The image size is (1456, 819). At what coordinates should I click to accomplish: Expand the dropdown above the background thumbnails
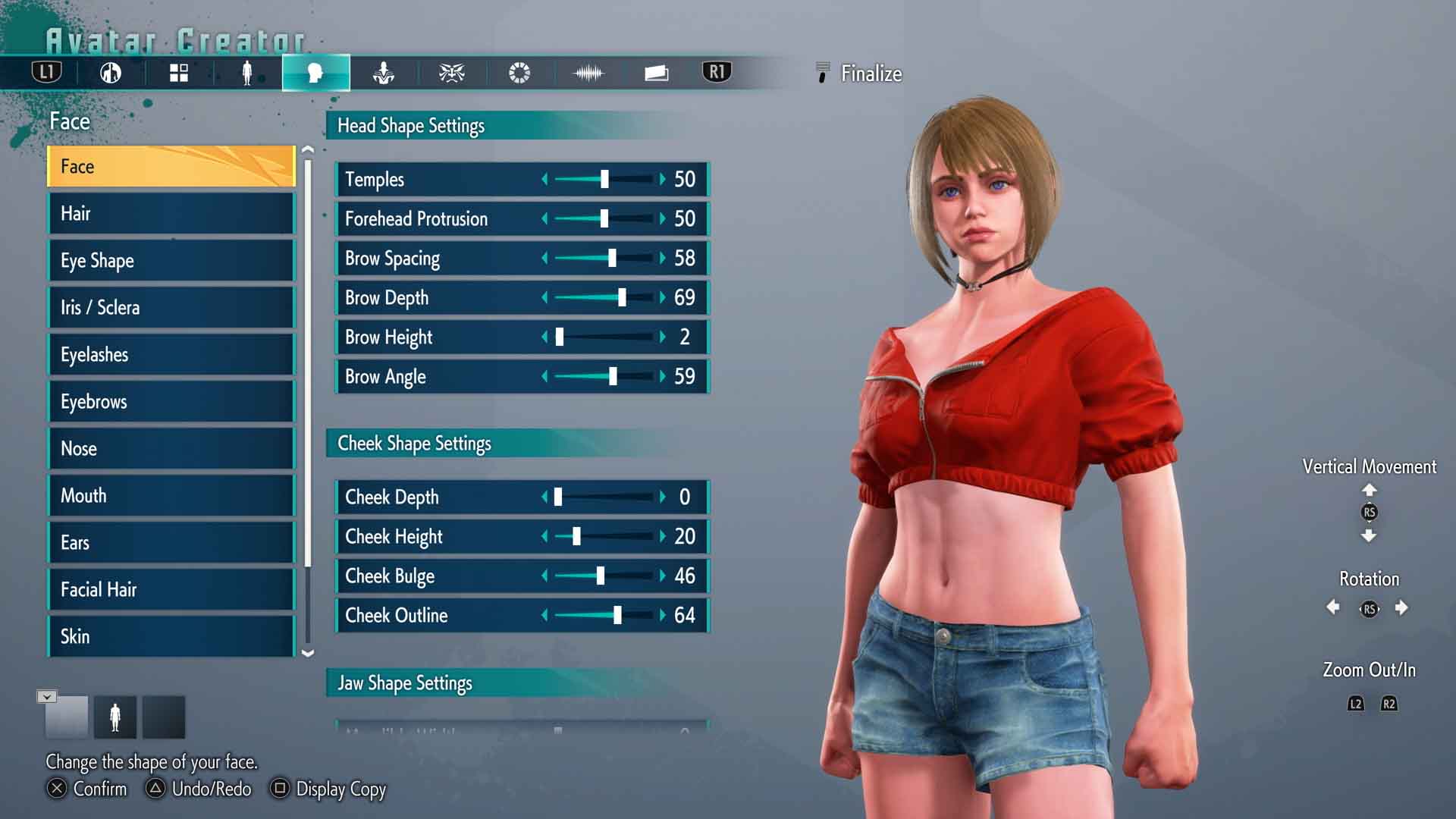coord(47,695)
